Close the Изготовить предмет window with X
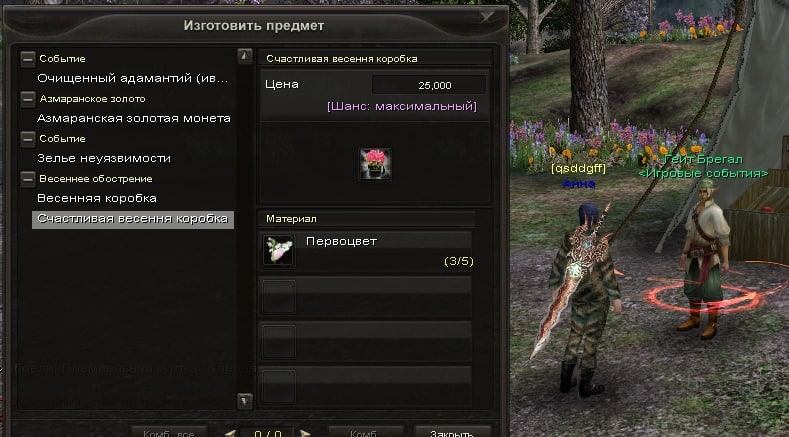This screenshot has height=437, width=789. 487,16
